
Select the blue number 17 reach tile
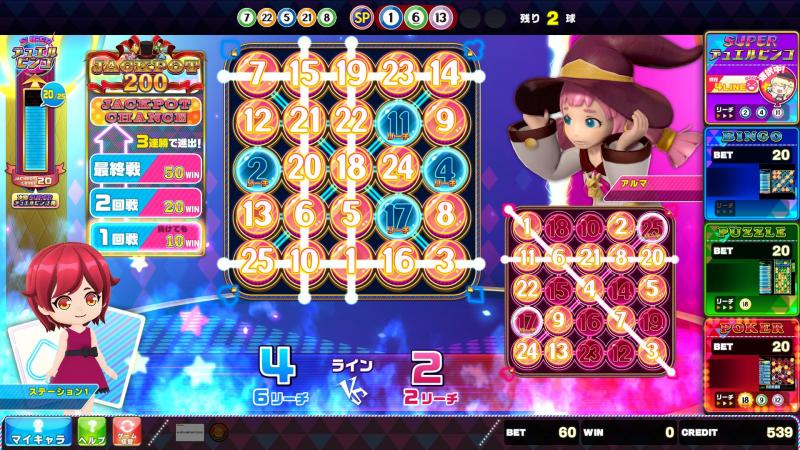tap(397, 213)
